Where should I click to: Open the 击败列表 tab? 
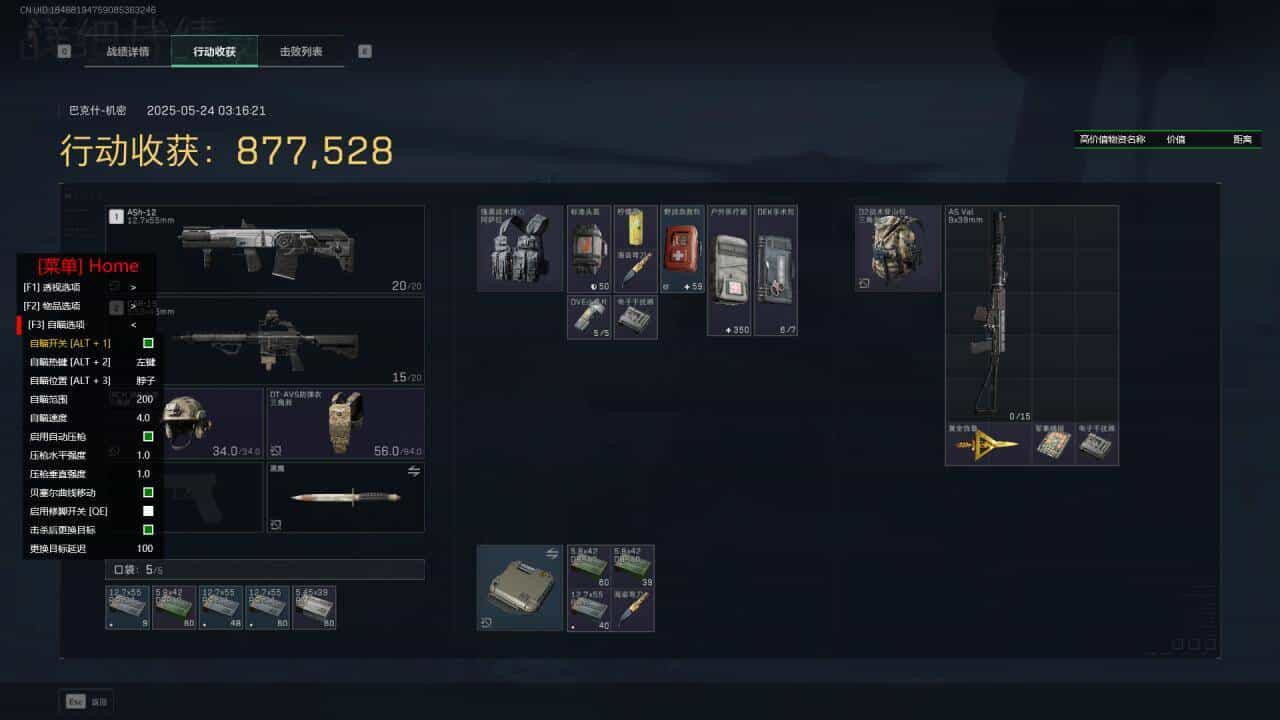[x=301, y=51]
